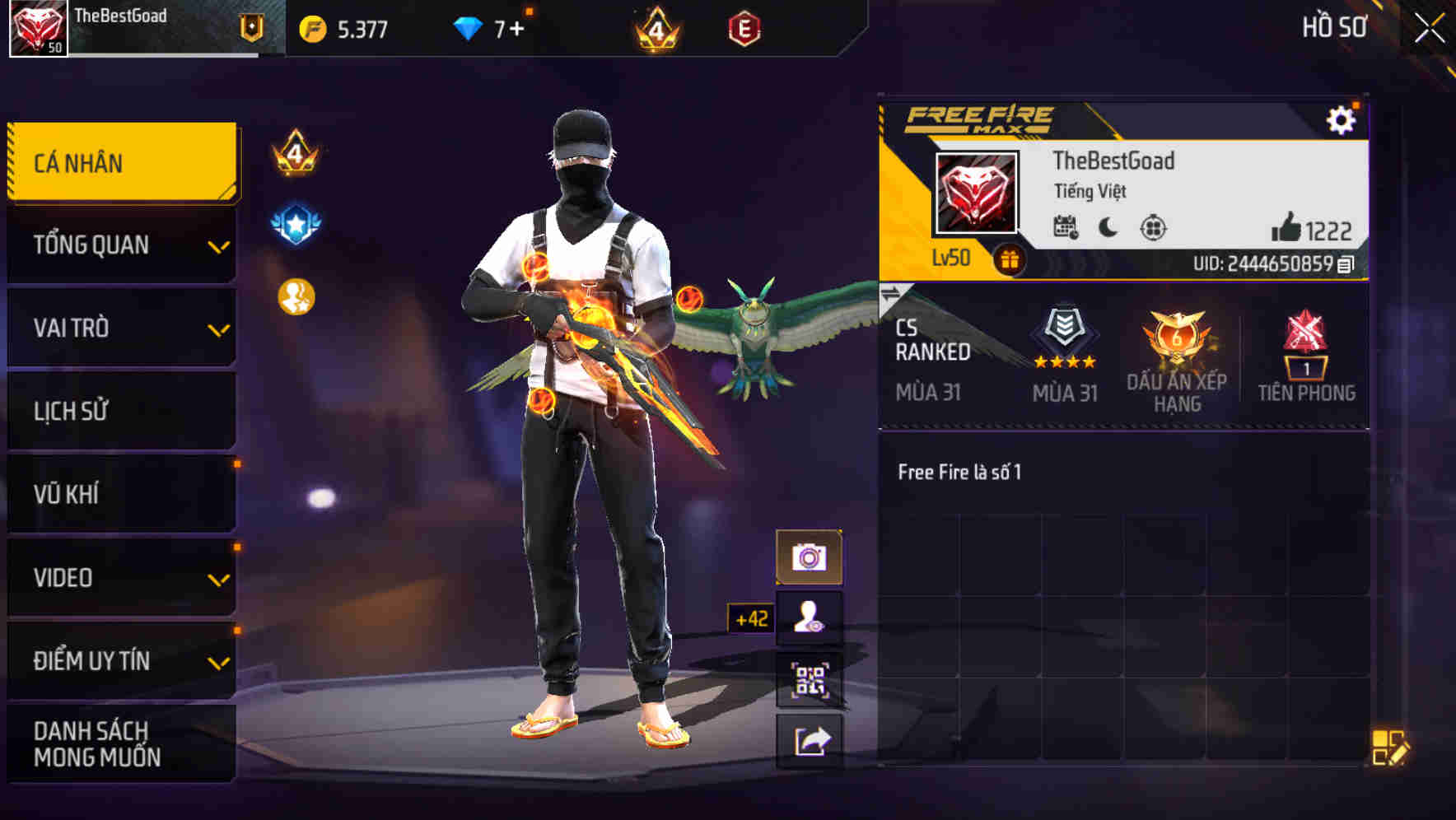Open the profile settings gear
Image resolution: width=1456 pixels, height=820 pixels.
1343,119
